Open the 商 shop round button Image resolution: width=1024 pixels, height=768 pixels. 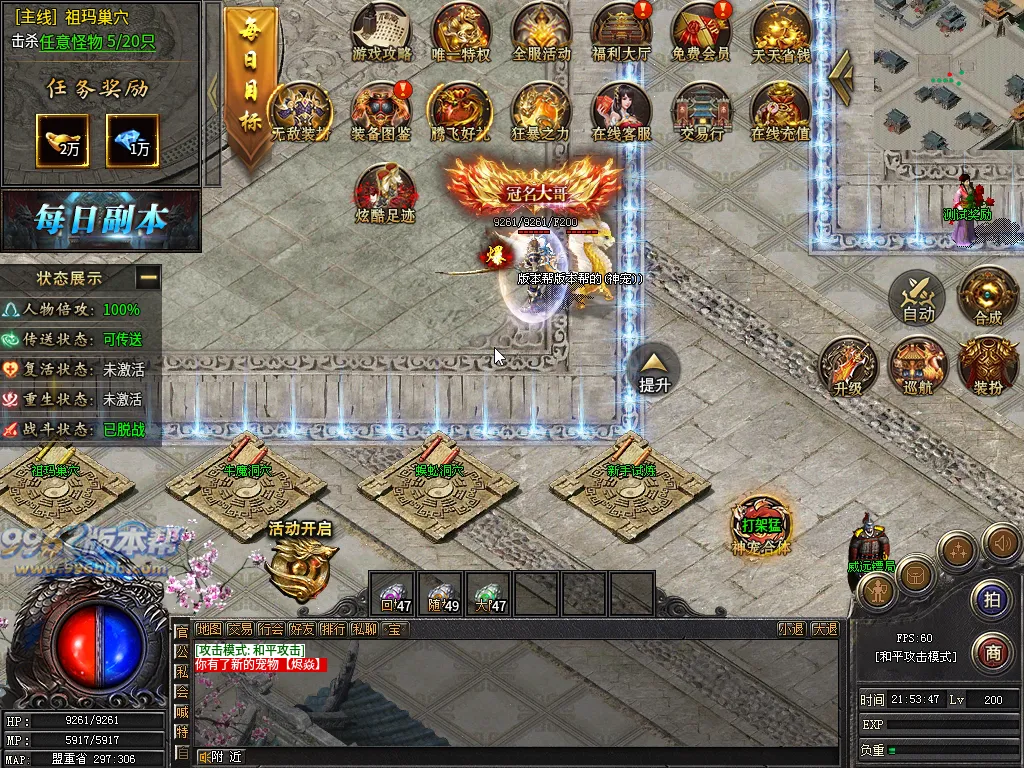click(x=992, y=651)
